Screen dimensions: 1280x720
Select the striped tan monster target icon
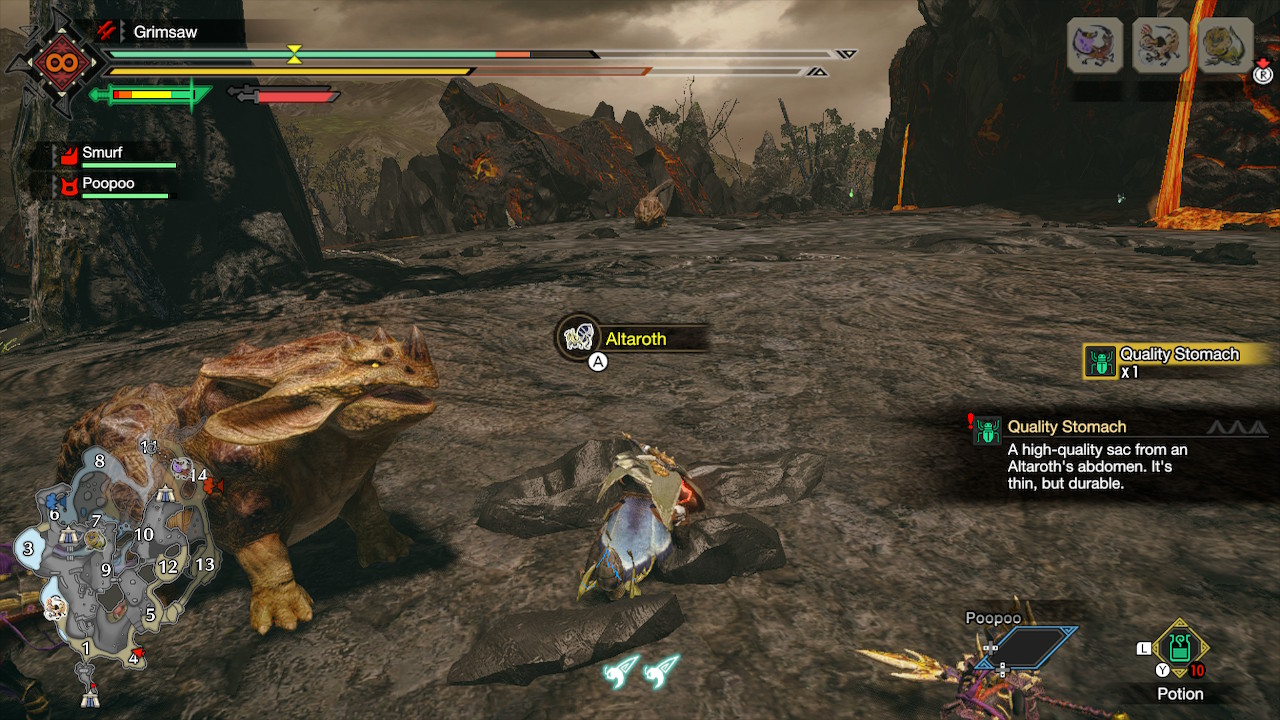pos(1160,45)
